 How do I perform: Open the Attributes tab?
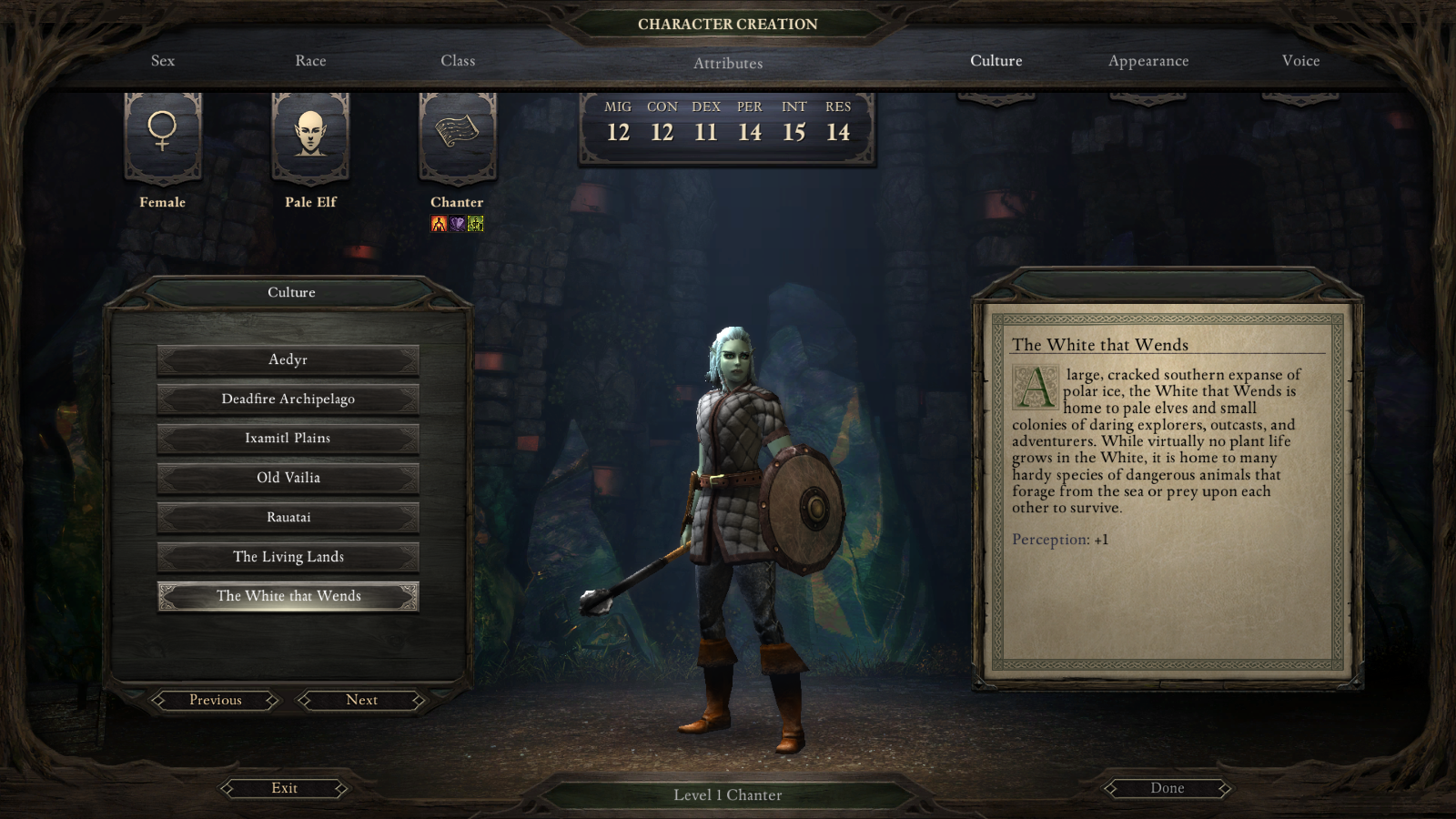tap(728, 64)
